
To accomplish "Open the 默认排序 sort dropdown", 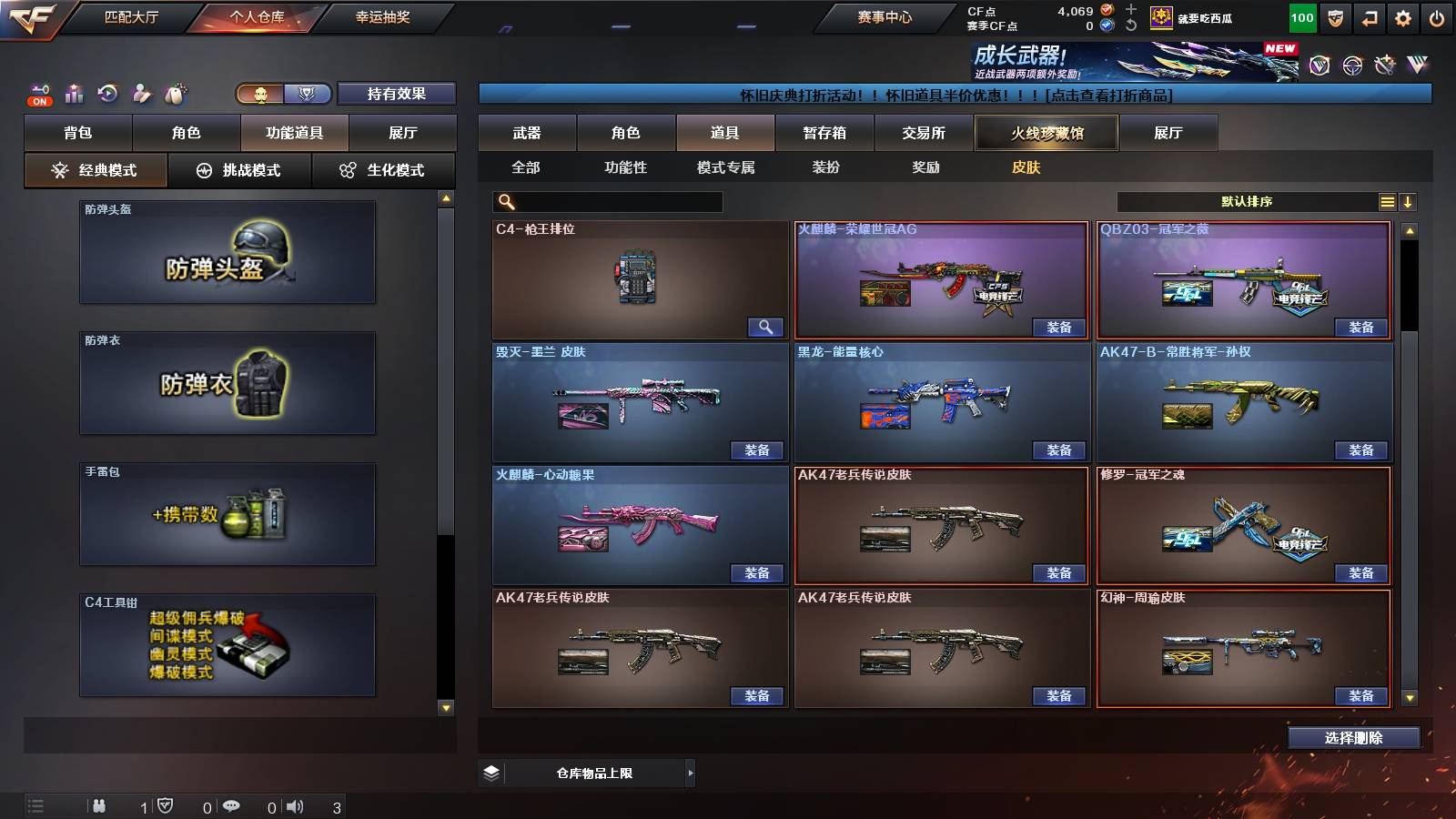I will pyautogui.click(x=1247, y=202).
